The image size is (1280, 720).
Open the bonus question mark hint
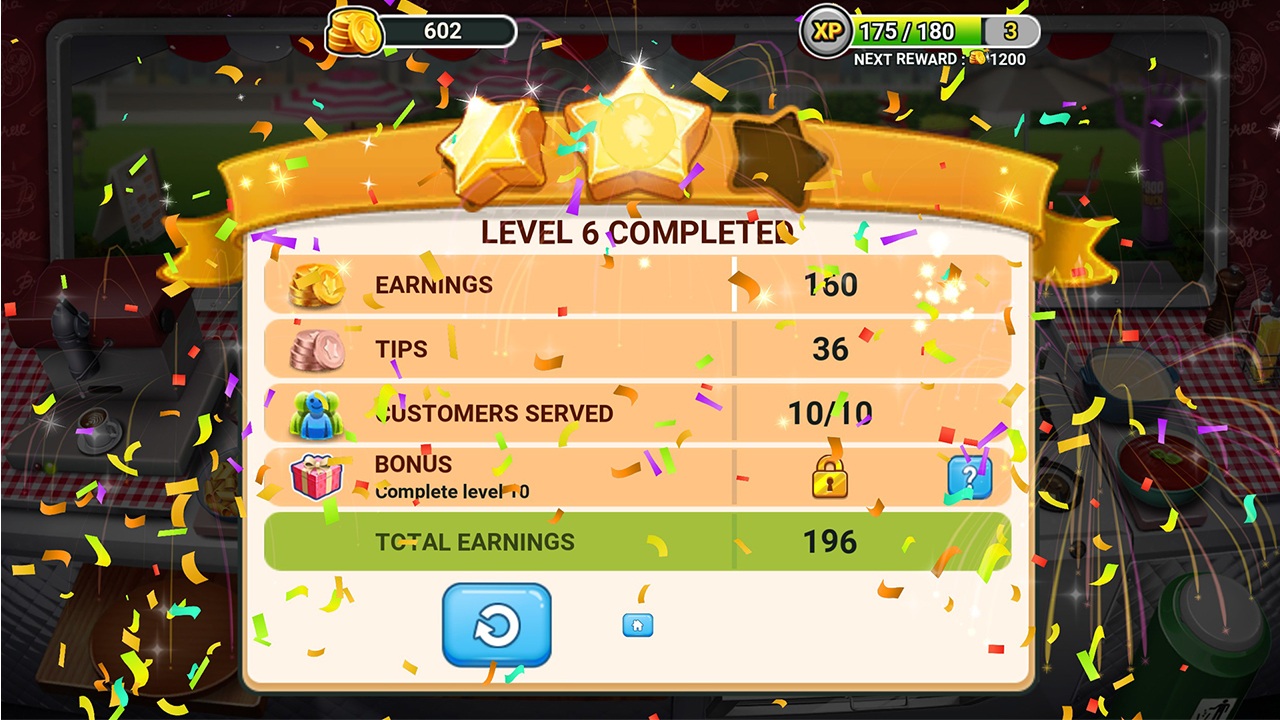click(971, 478)
